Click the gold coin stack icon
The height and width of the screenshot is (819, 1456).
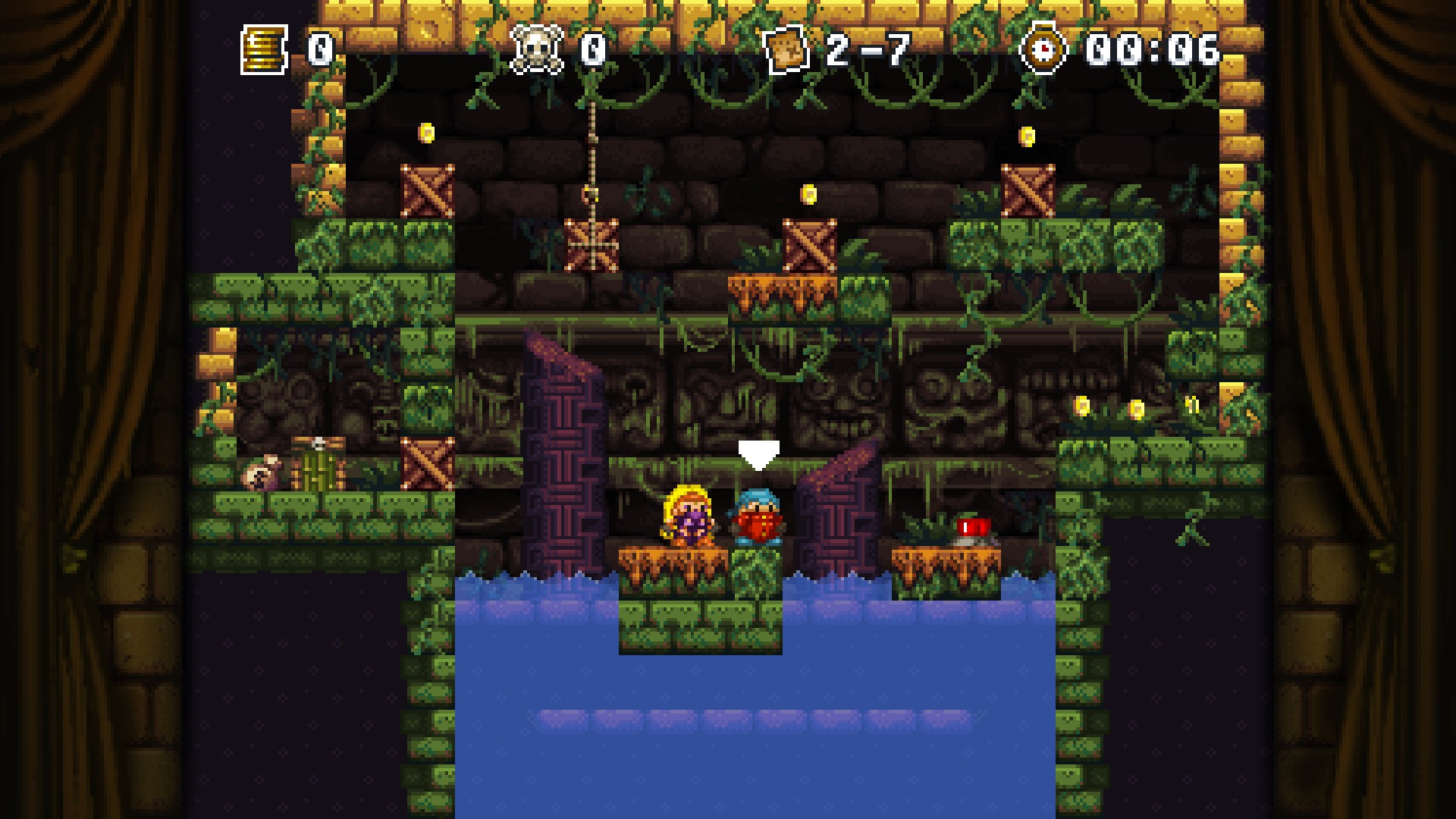click(264, 50)
